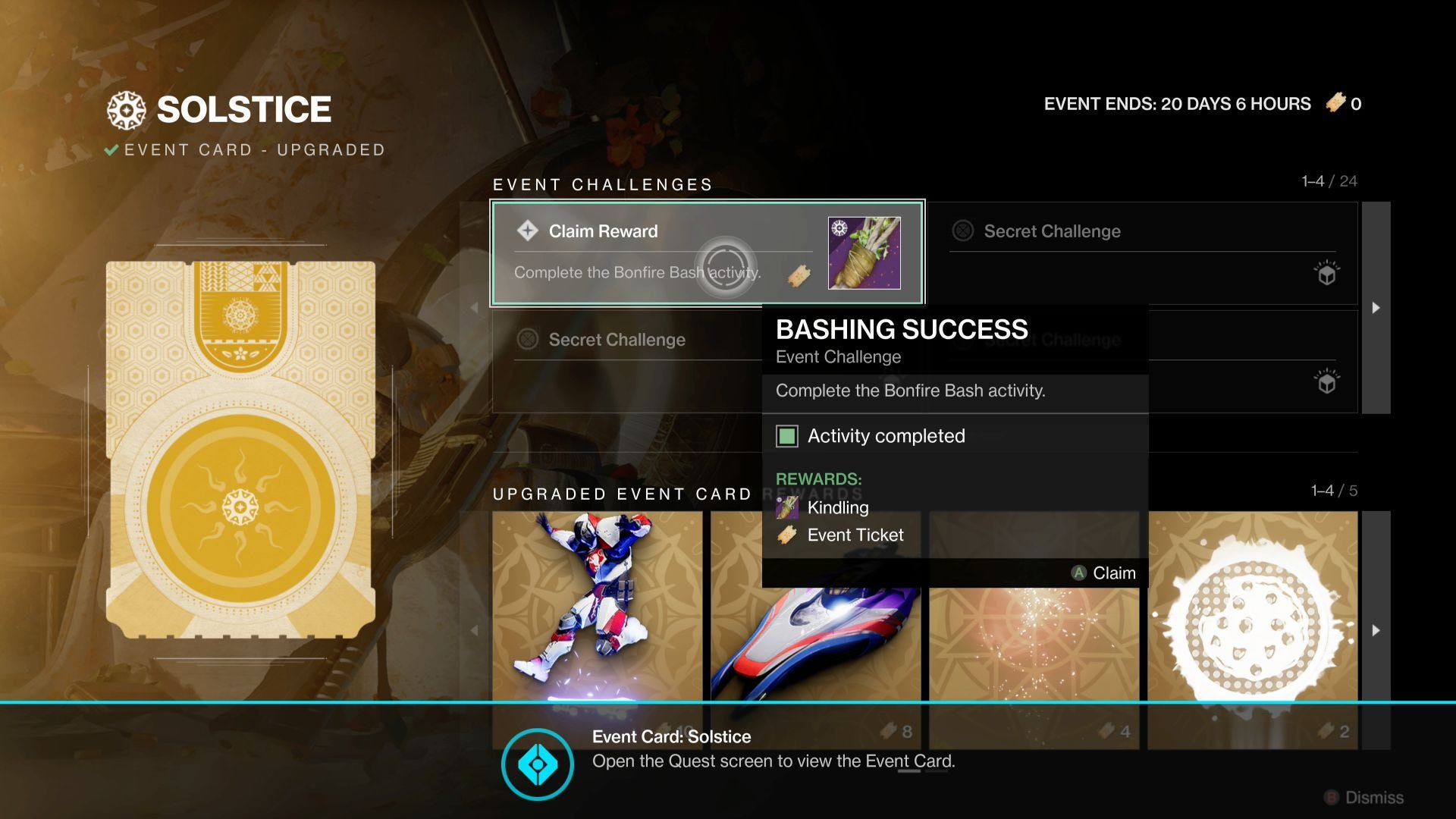The image size is (1456, 819).
Task: Switch to the Bashing Success challenge entry
Action: click(x=708, y=253)
